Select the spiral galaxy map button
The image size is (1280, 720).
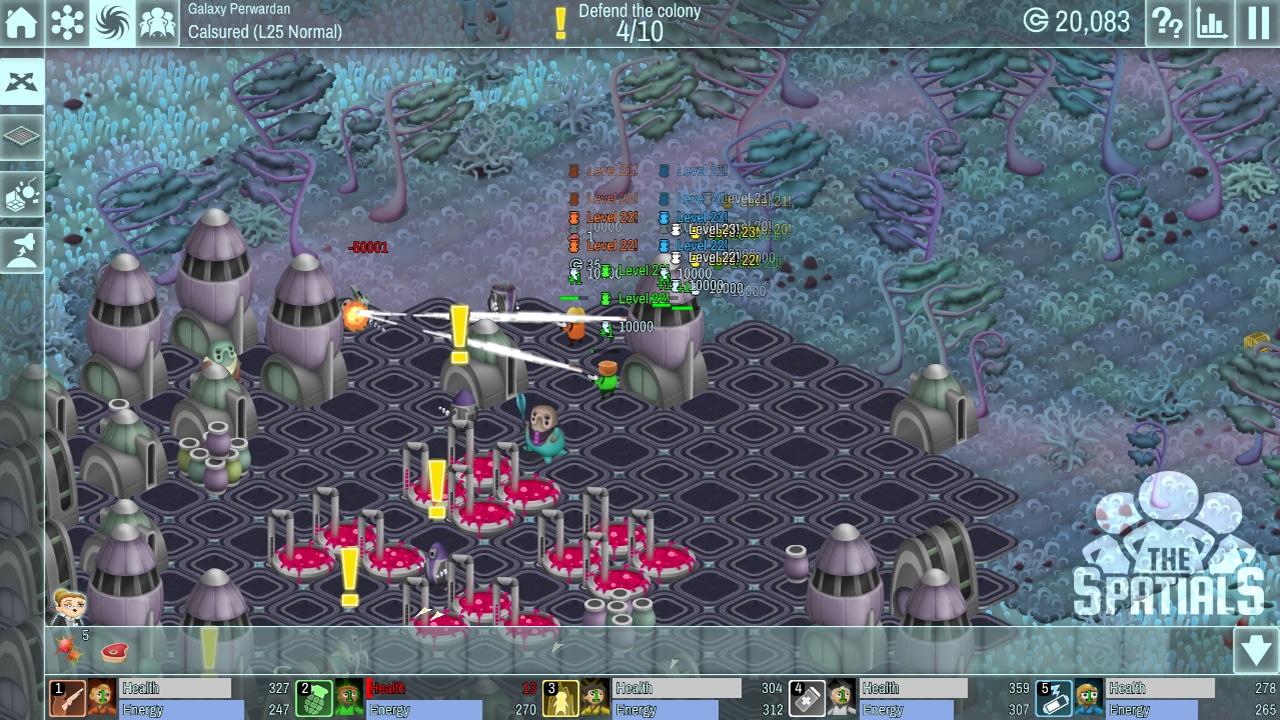tap(112, 22)
